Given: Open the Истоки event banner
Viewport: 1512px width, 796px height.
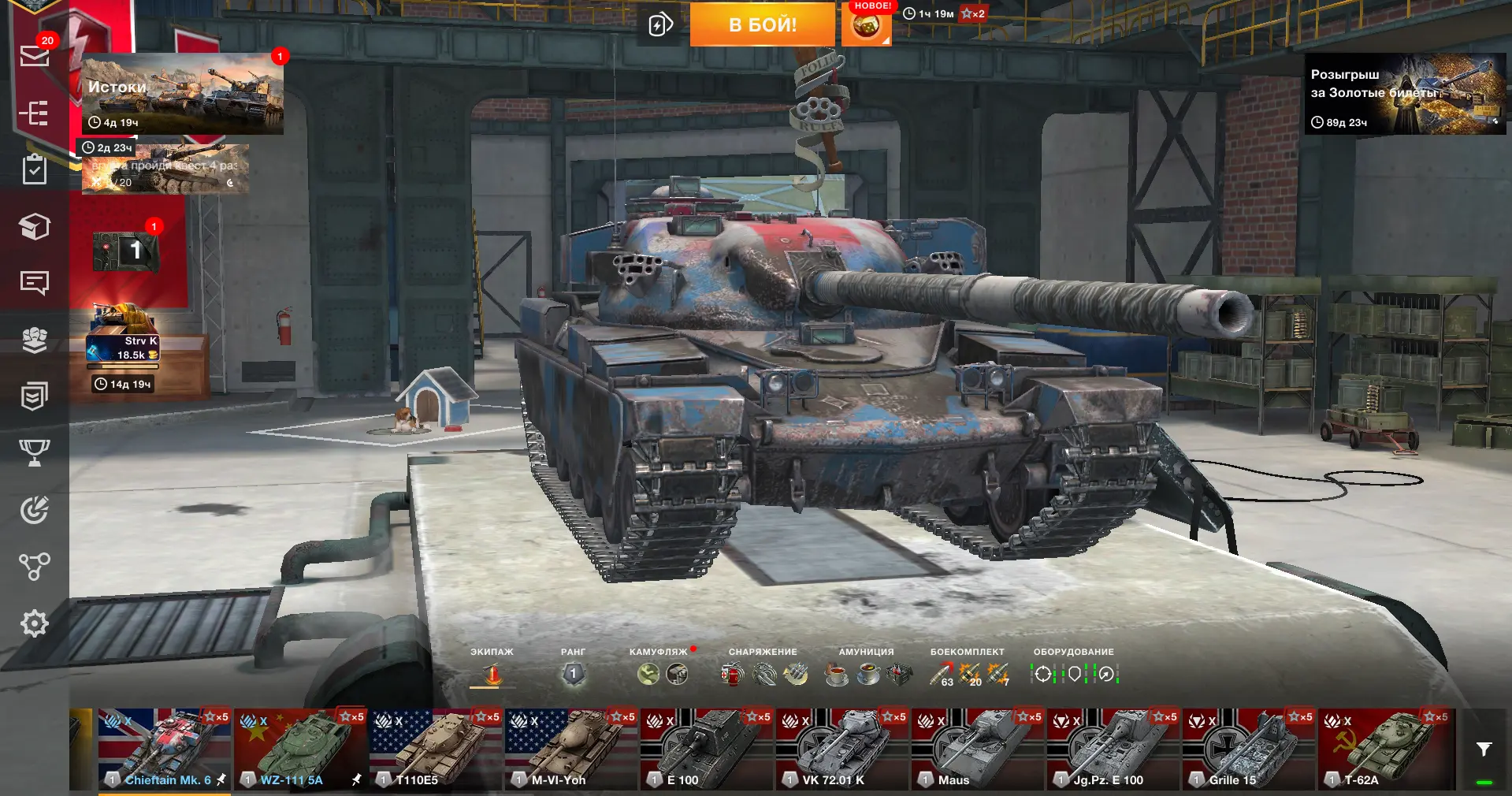Looking at the screenshot, I should tap(182, 94).
